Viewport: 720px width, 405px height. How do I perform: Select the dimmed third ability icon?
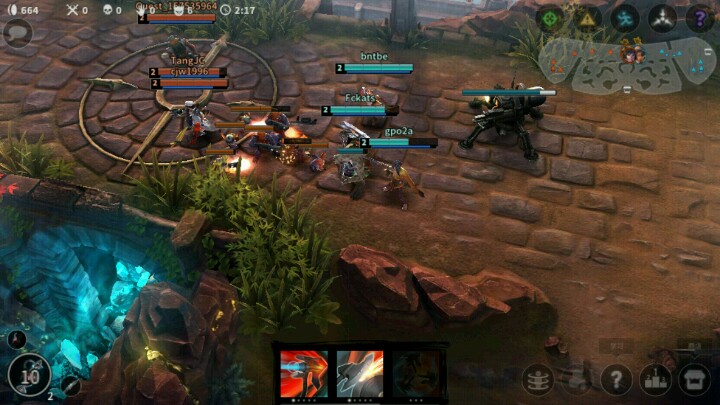click(x=415, y=373)
